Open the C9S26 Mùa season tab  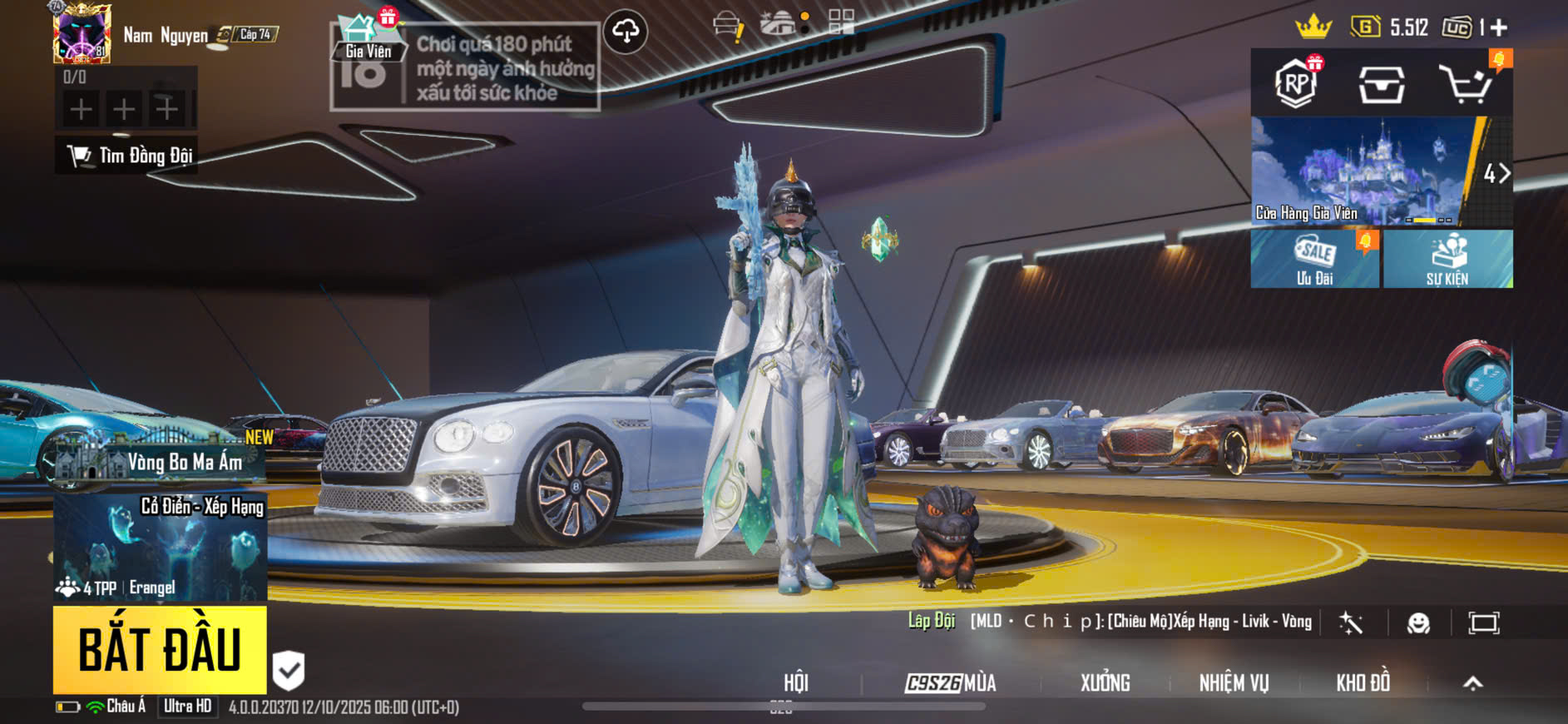tap(951, 683)
